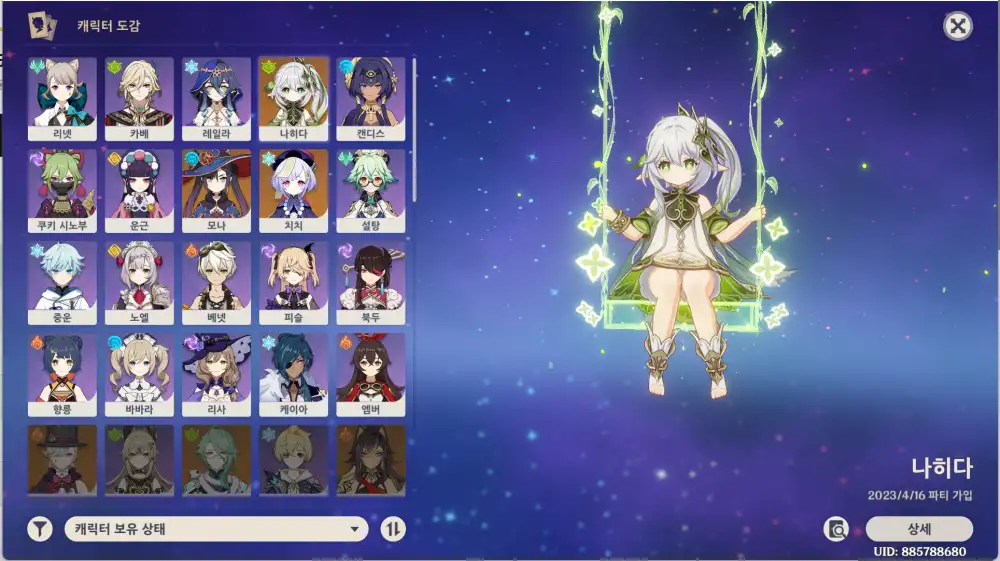
Task: Select the 캔디스 character card
Action: coord(371,98)
